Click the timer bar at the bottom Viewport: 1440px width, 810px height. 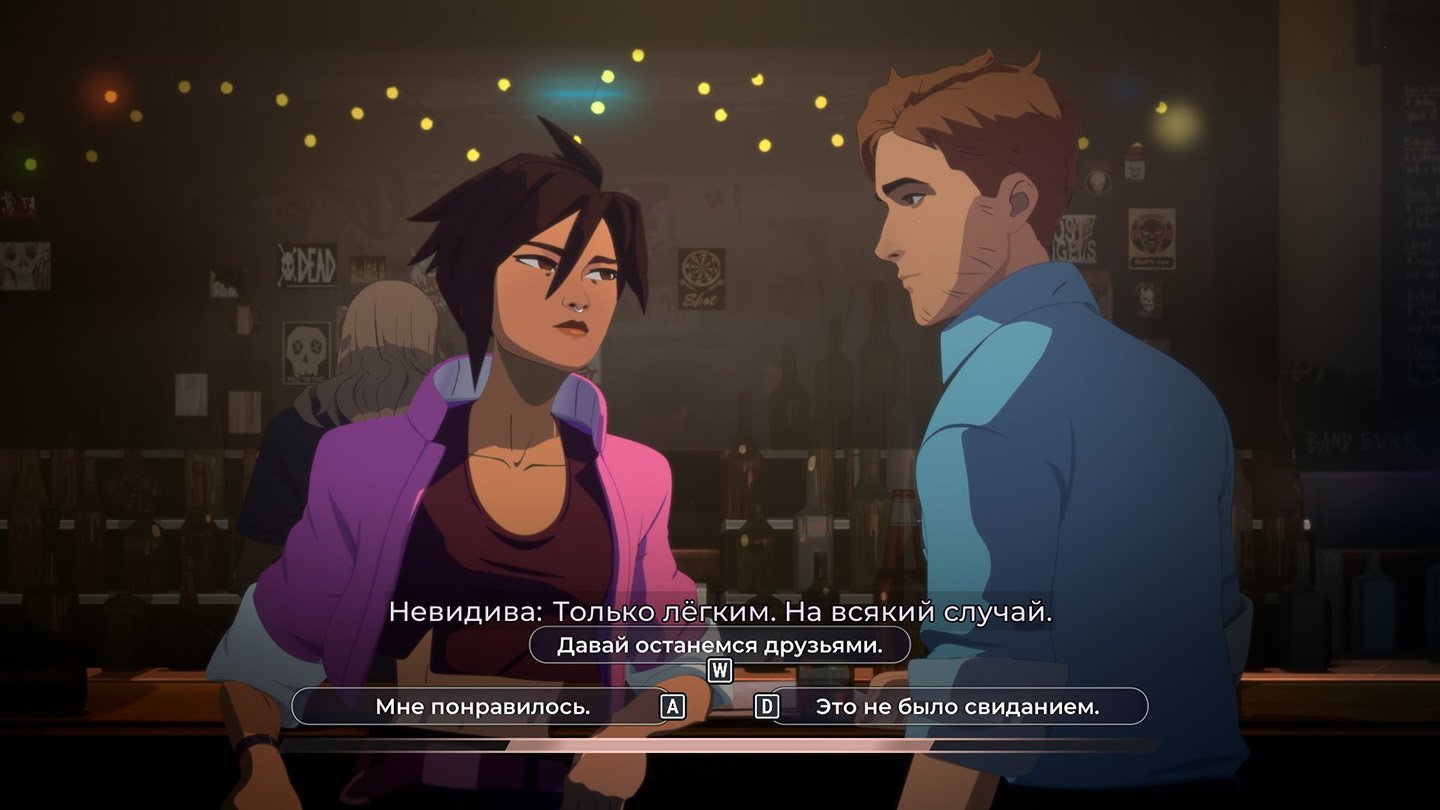pyautogui.click(x=720, y=746)
